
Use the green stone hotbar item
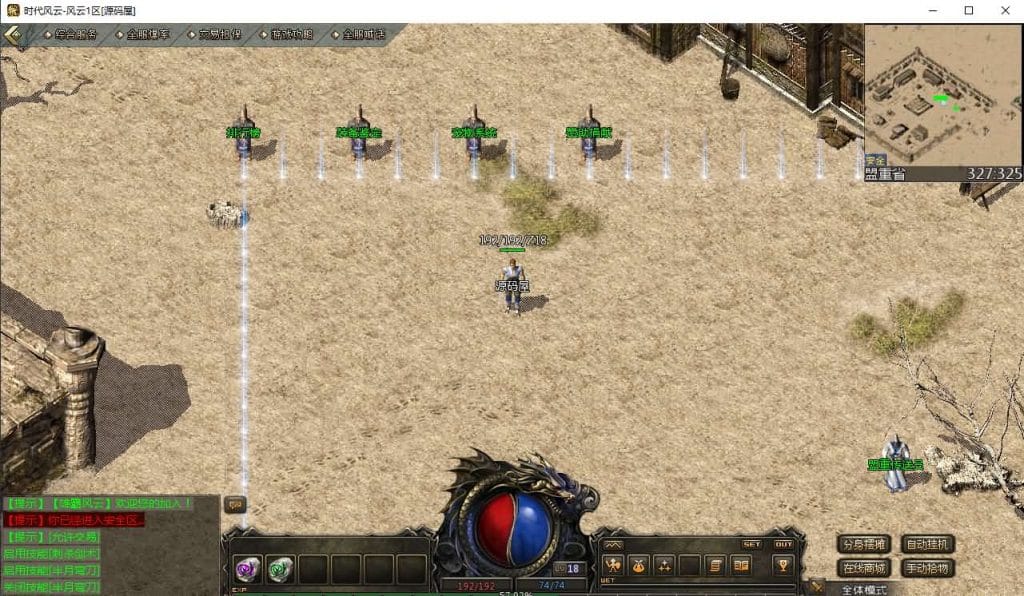280,568
